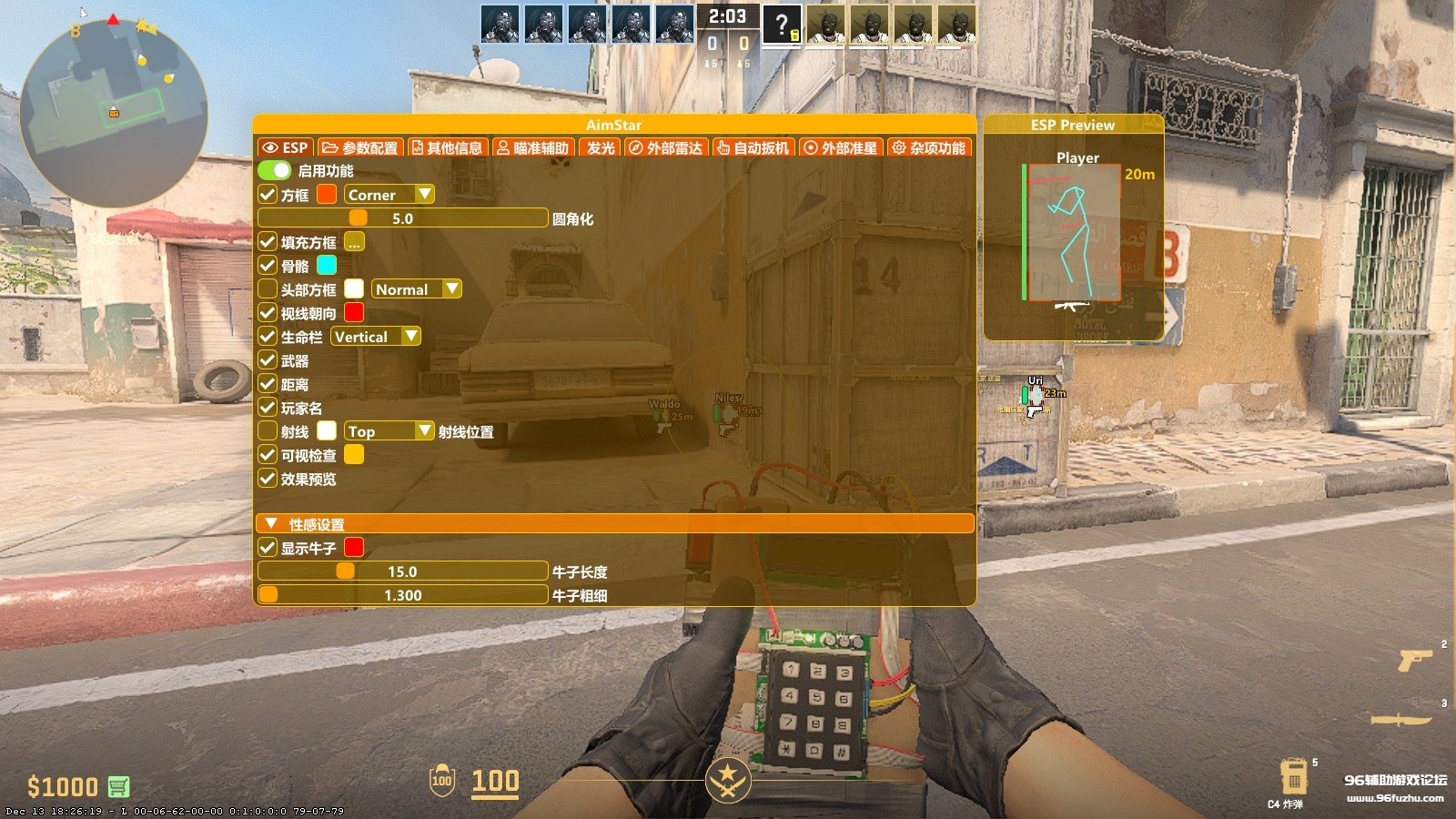Collapse the 性感设置 section
The width and height of the screenshot is (1456, 819).
pyautogui.click(x=269, y=524)
